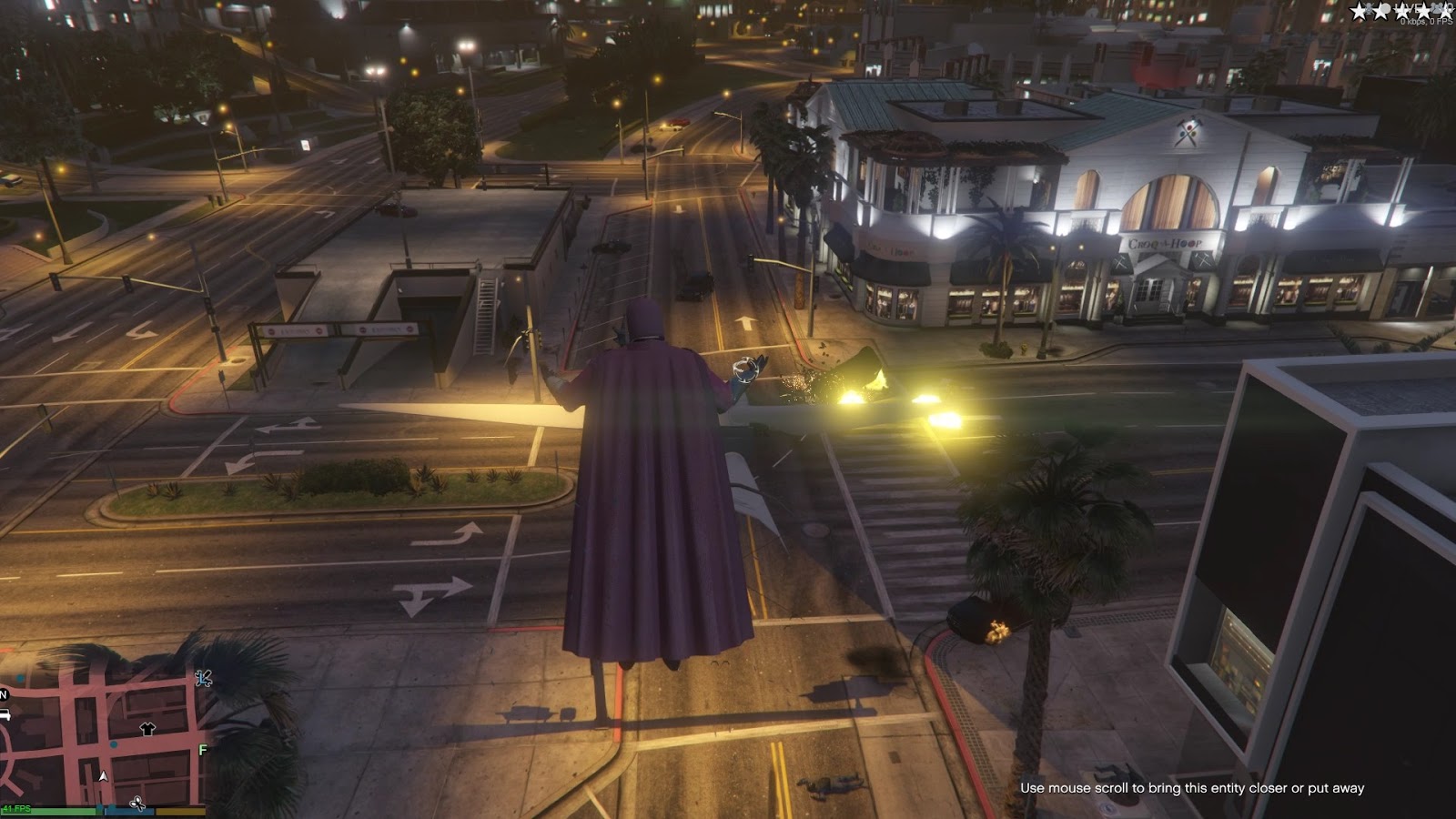This screenshot has width=1456, height=819.
Task: Click the green health bar under the minimap
Action: coord(51,811)
